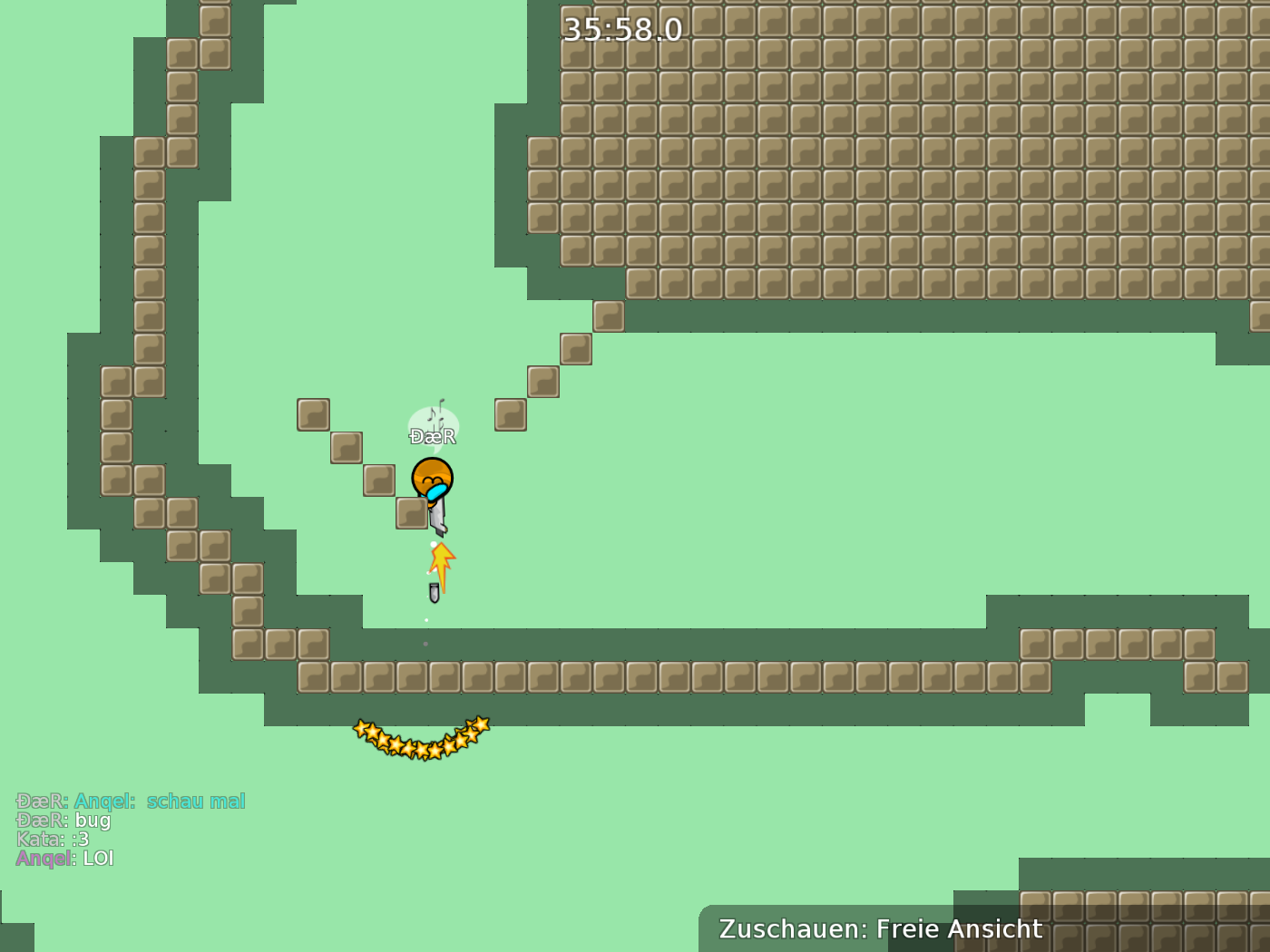Screen dimensions: 1270x952
Task: Toggle the spectator free view banner
Action: (880, 929)
